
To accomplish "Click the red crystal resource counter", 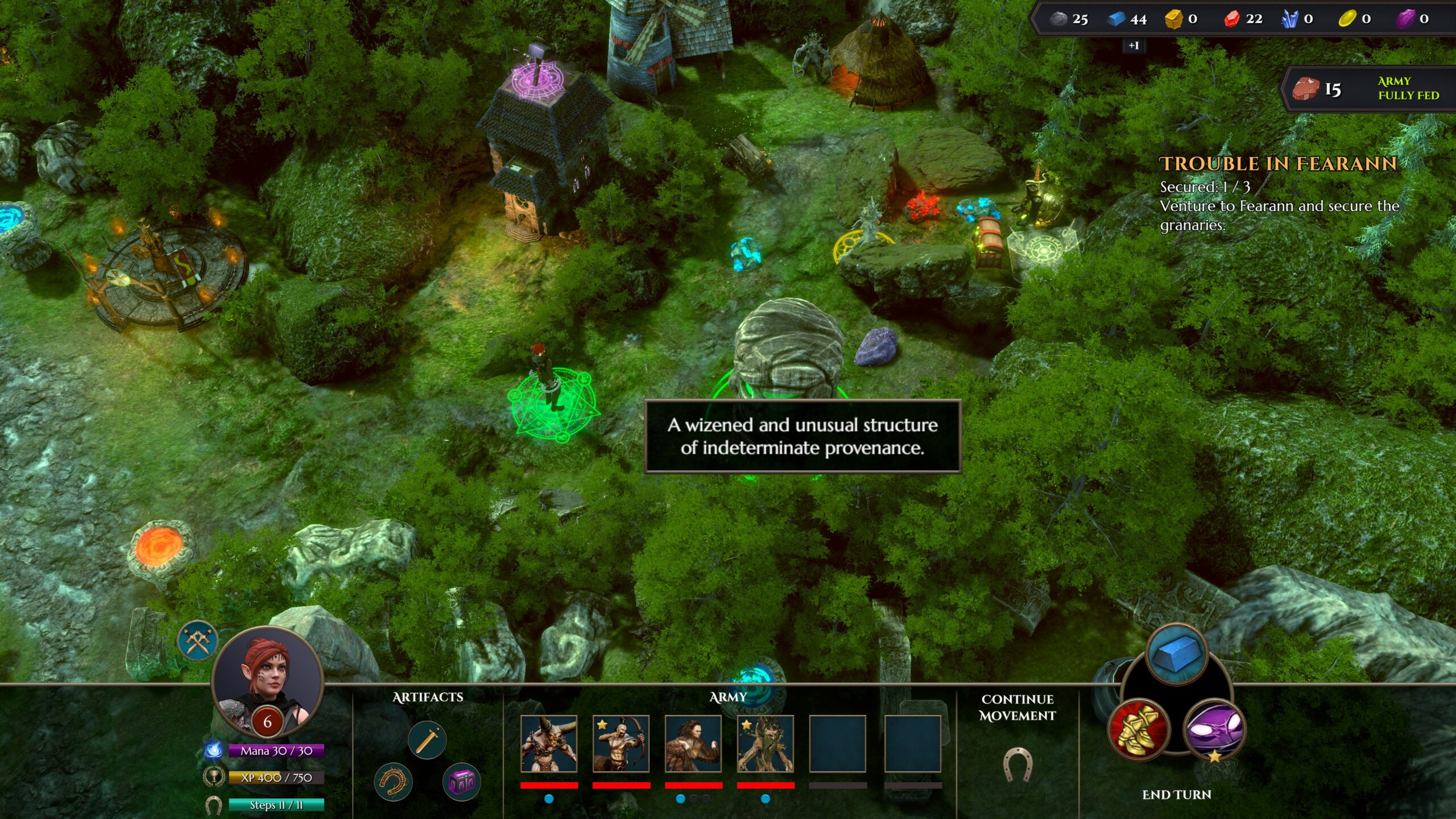I will (x=1243, y=19).
